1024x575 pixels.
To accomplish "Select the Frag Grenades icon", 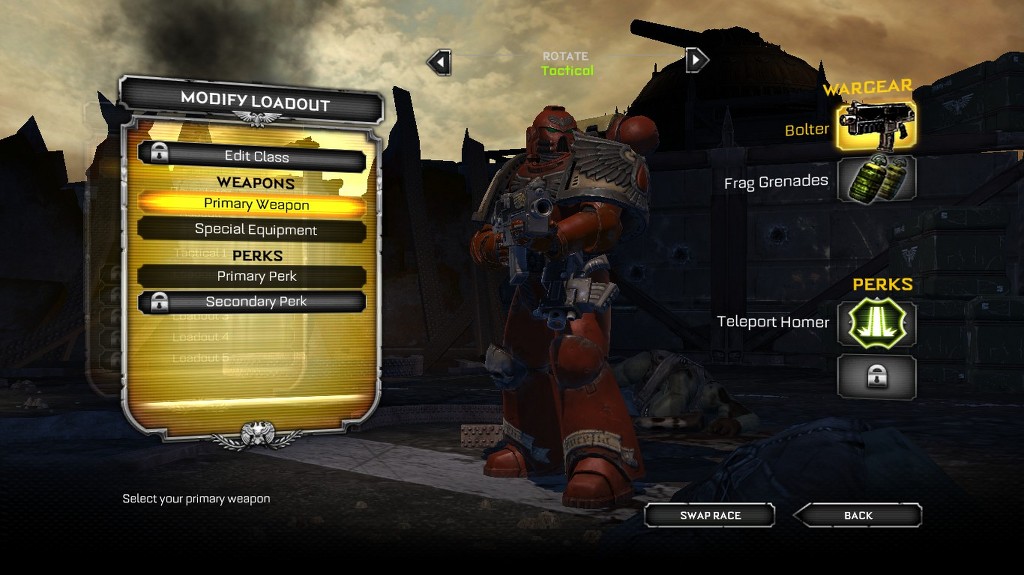I will pyautogui.click(x=876, y=179).
